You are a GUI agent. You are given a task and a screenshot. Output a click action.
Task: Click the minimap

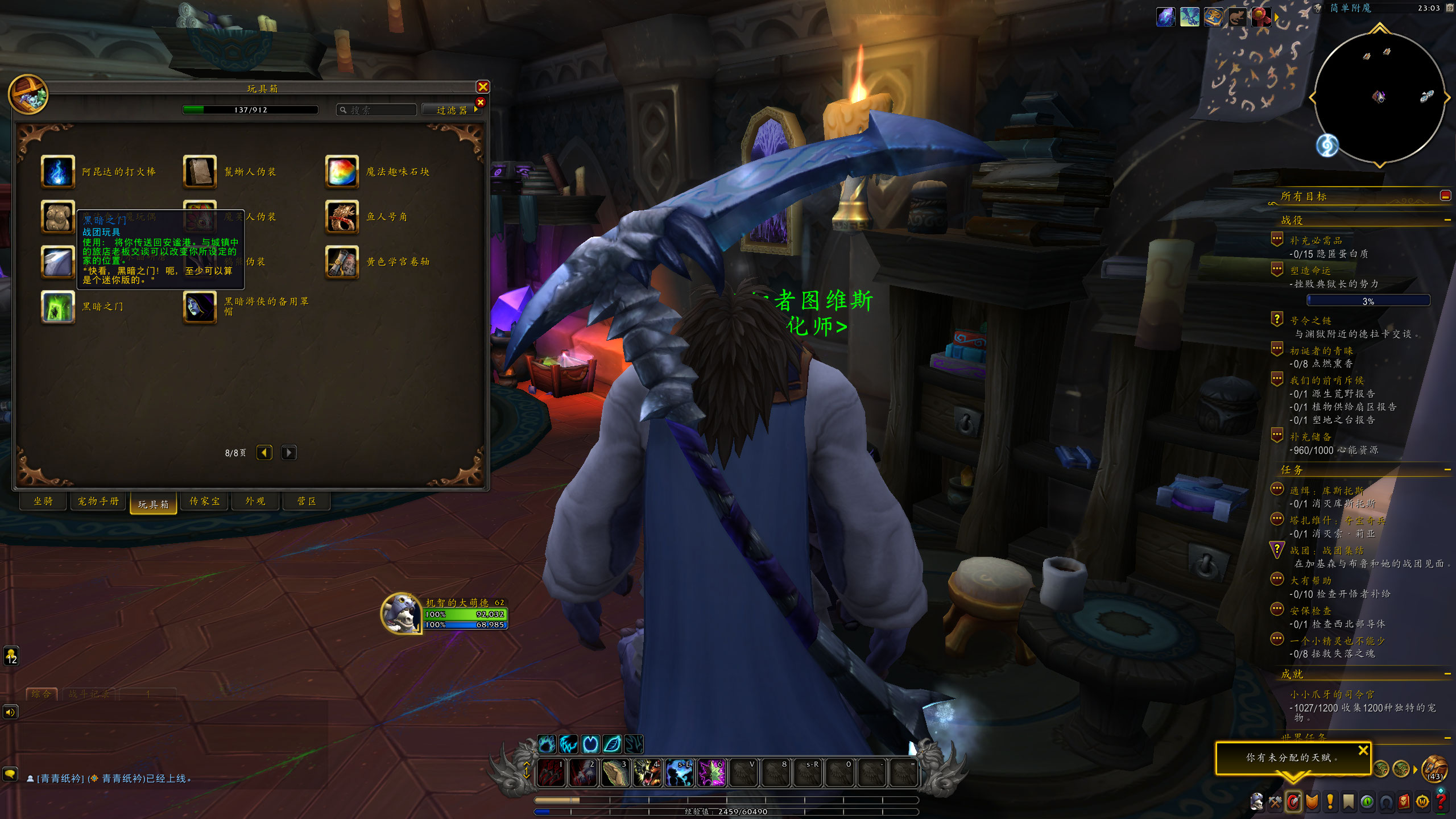(x=1379, y=98)
